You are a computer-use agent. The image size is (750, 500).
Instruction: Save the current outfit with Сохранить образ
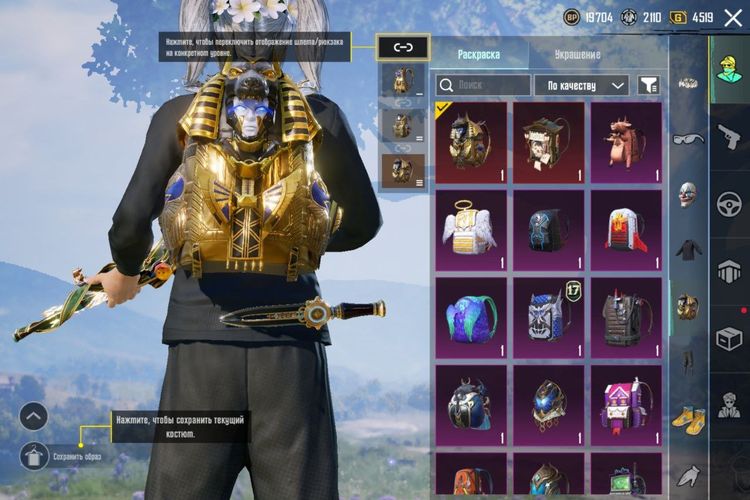tap(33, 455)
